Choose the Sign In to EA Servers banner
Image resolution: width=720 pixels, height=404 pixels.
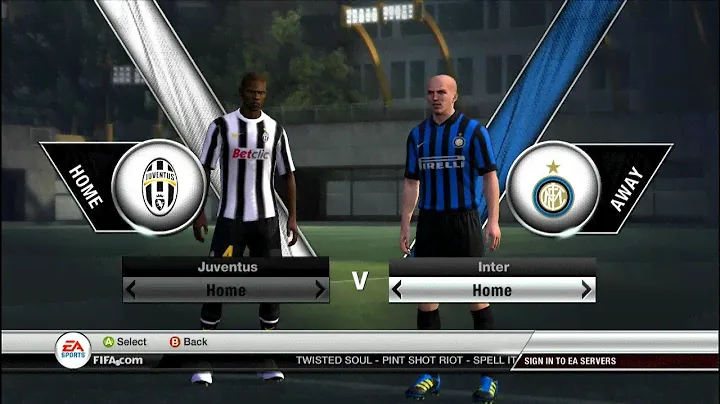(x=569, y=361)
